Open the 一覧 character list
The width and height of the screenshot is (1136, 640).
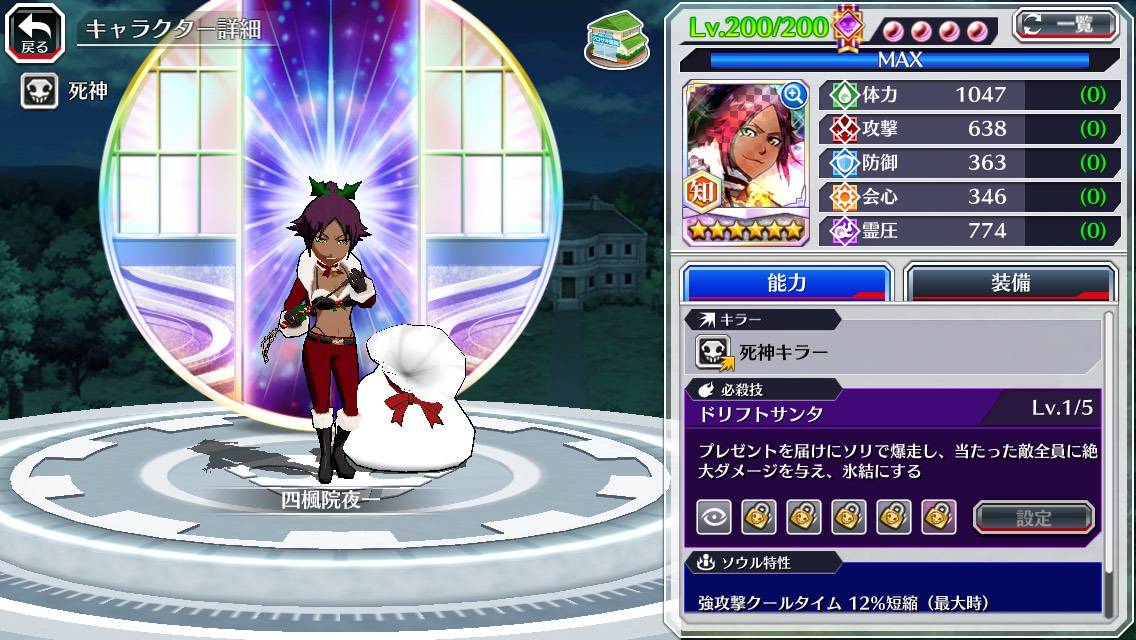(1065, 24)
